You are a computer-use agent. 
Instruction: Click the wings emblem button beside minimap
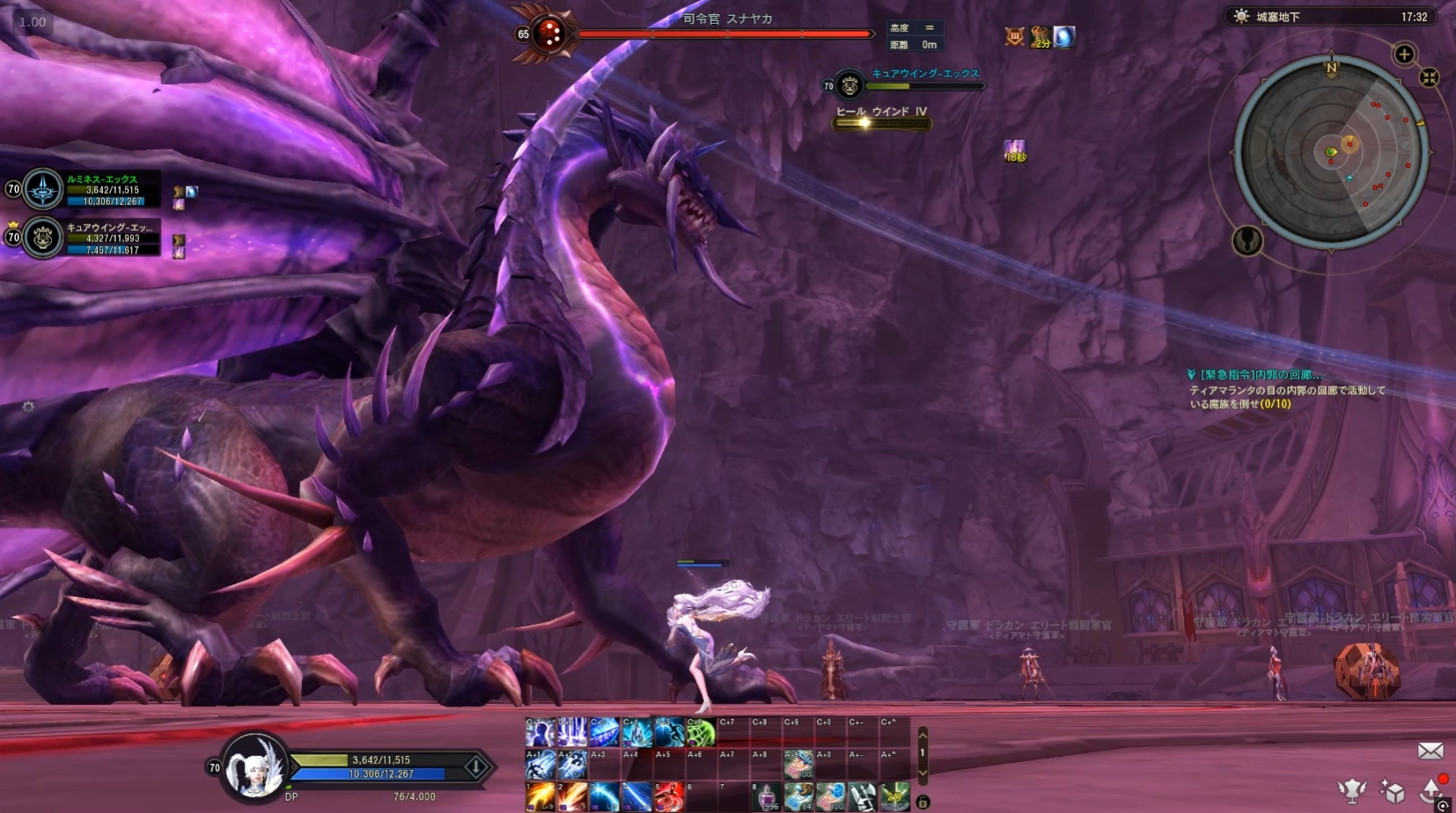[1246, 240]
